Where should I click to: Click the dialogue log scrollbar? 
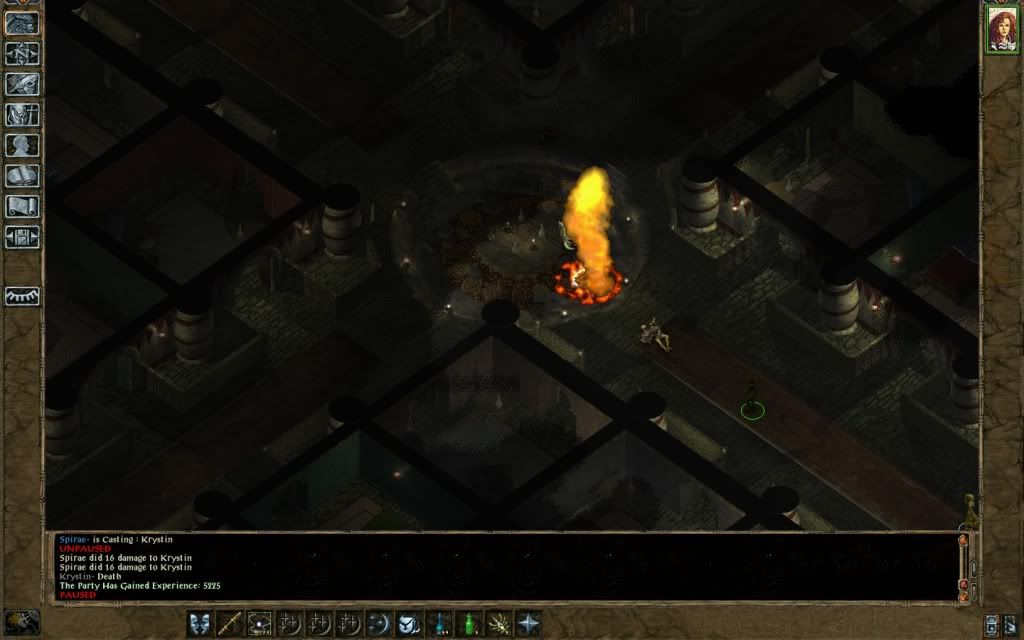[x=964, y=565]
